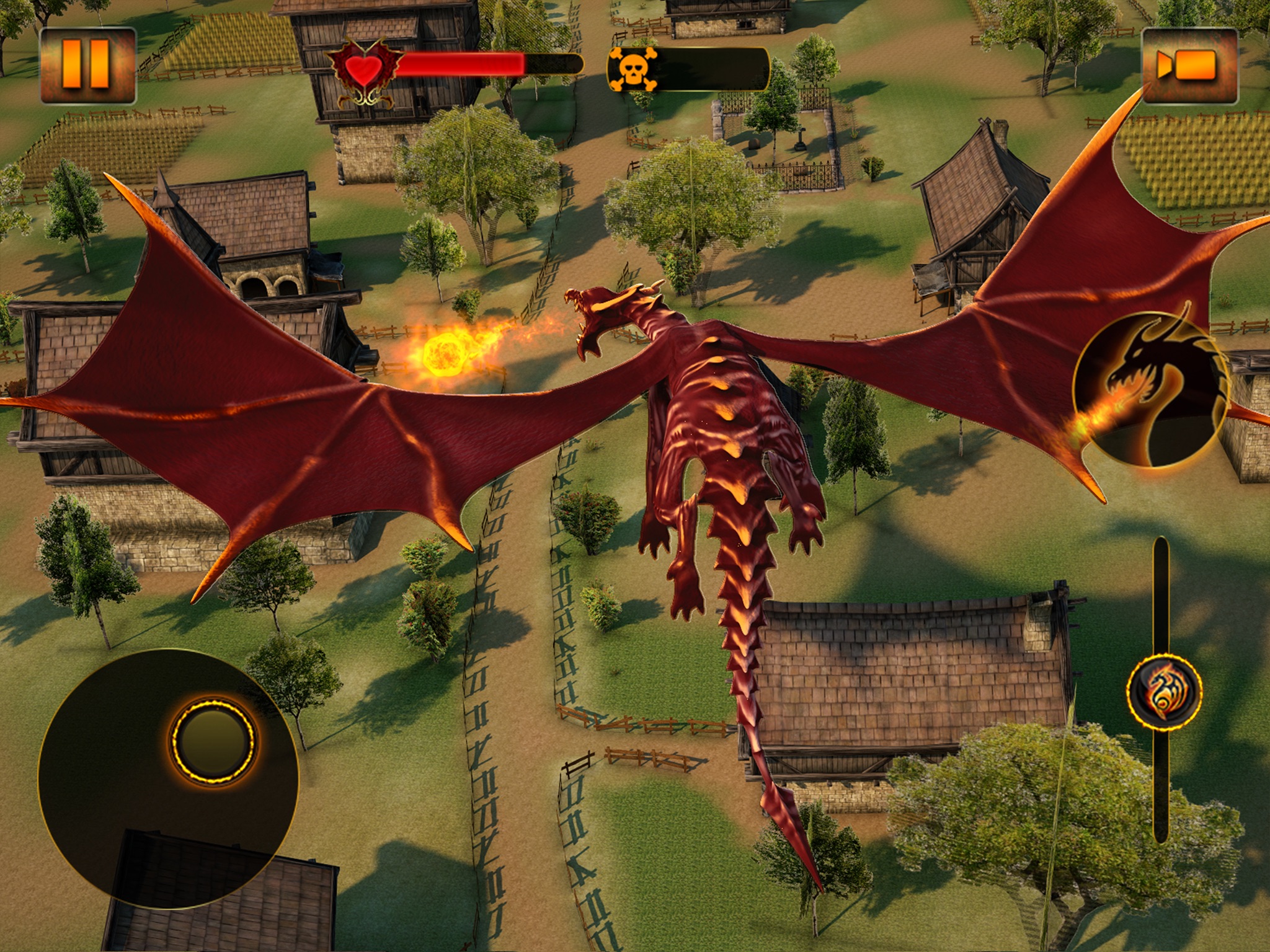Viewport: 1270px width, 952px height.
Task: Breathe fire using the dragon head button
Action: tap(1148, 389)
